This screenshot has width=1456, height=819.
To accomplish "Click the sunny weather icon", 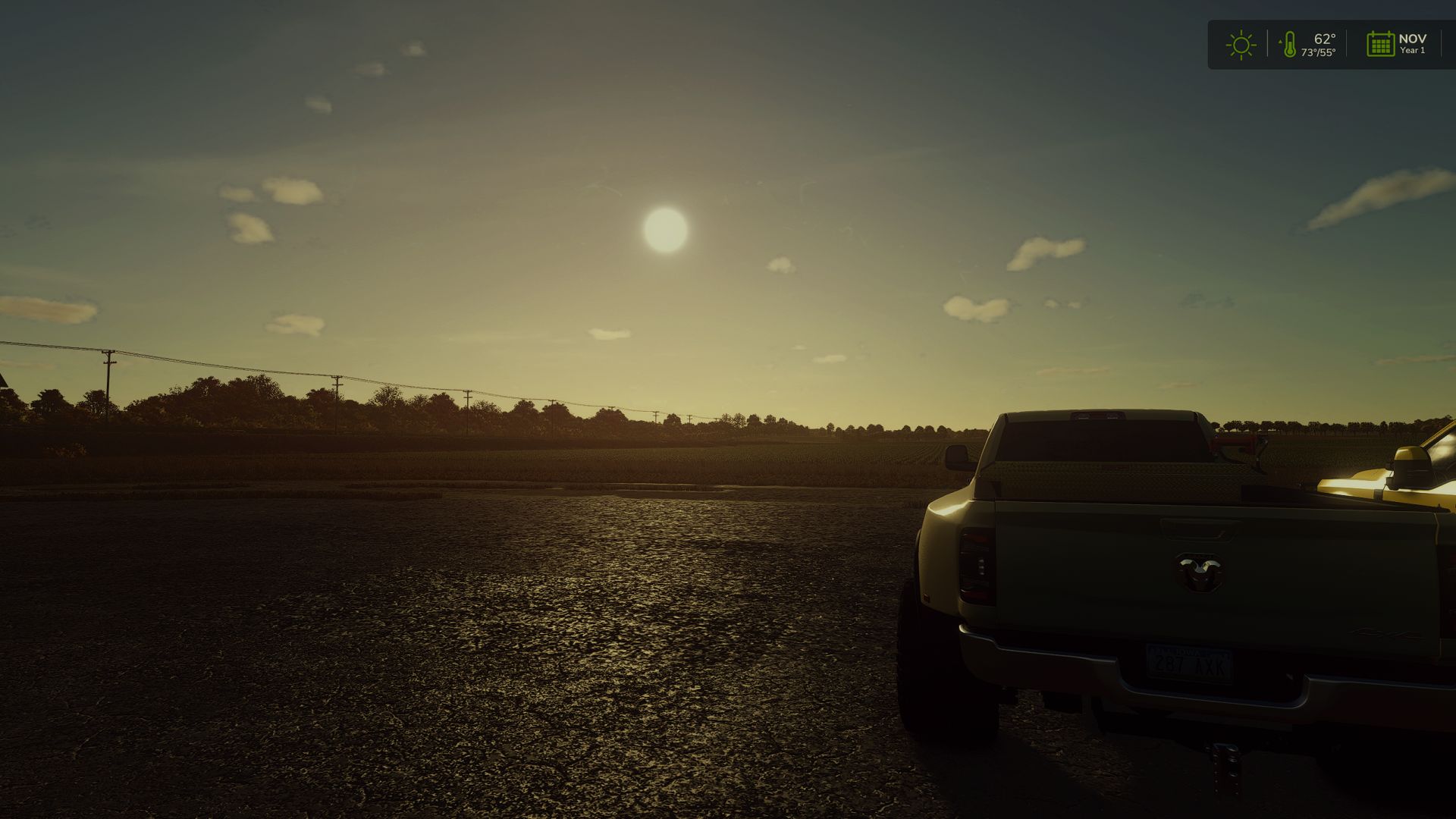I will [x=1241, y=45].
